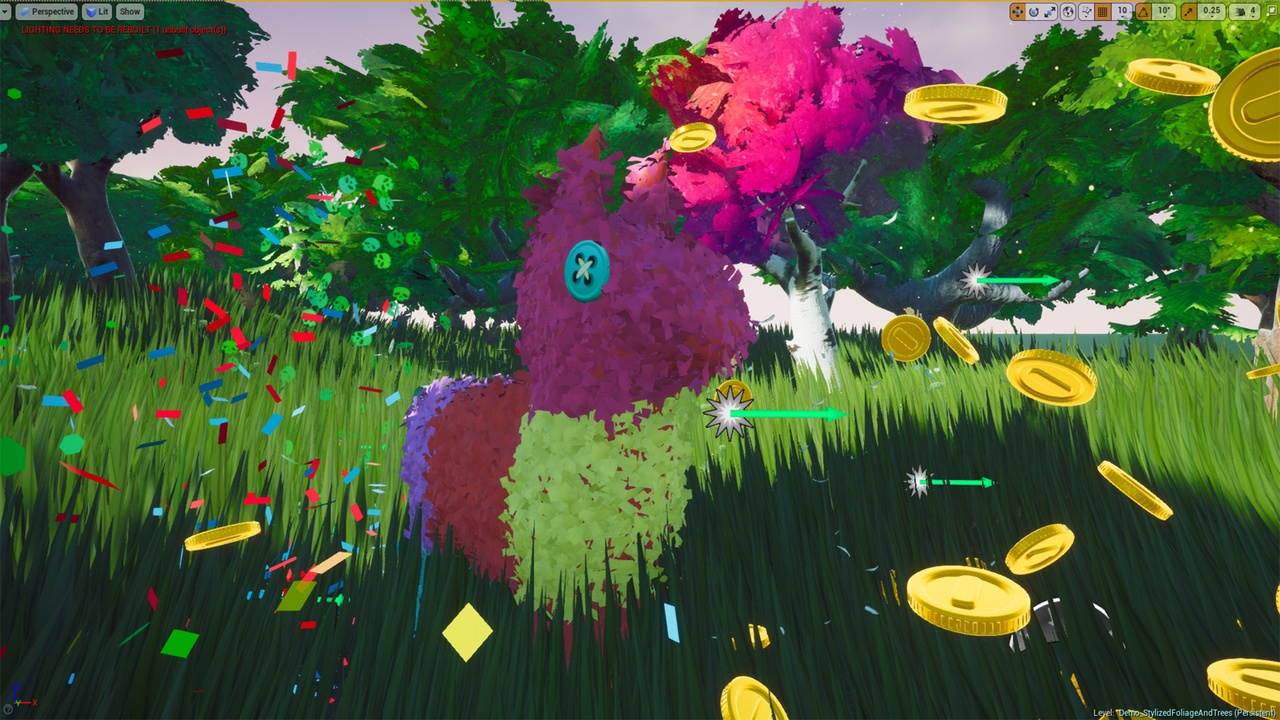Open the rotation snap 10° dropdown
This screenshot has height=720, width=1280.
pos(1163,11)
